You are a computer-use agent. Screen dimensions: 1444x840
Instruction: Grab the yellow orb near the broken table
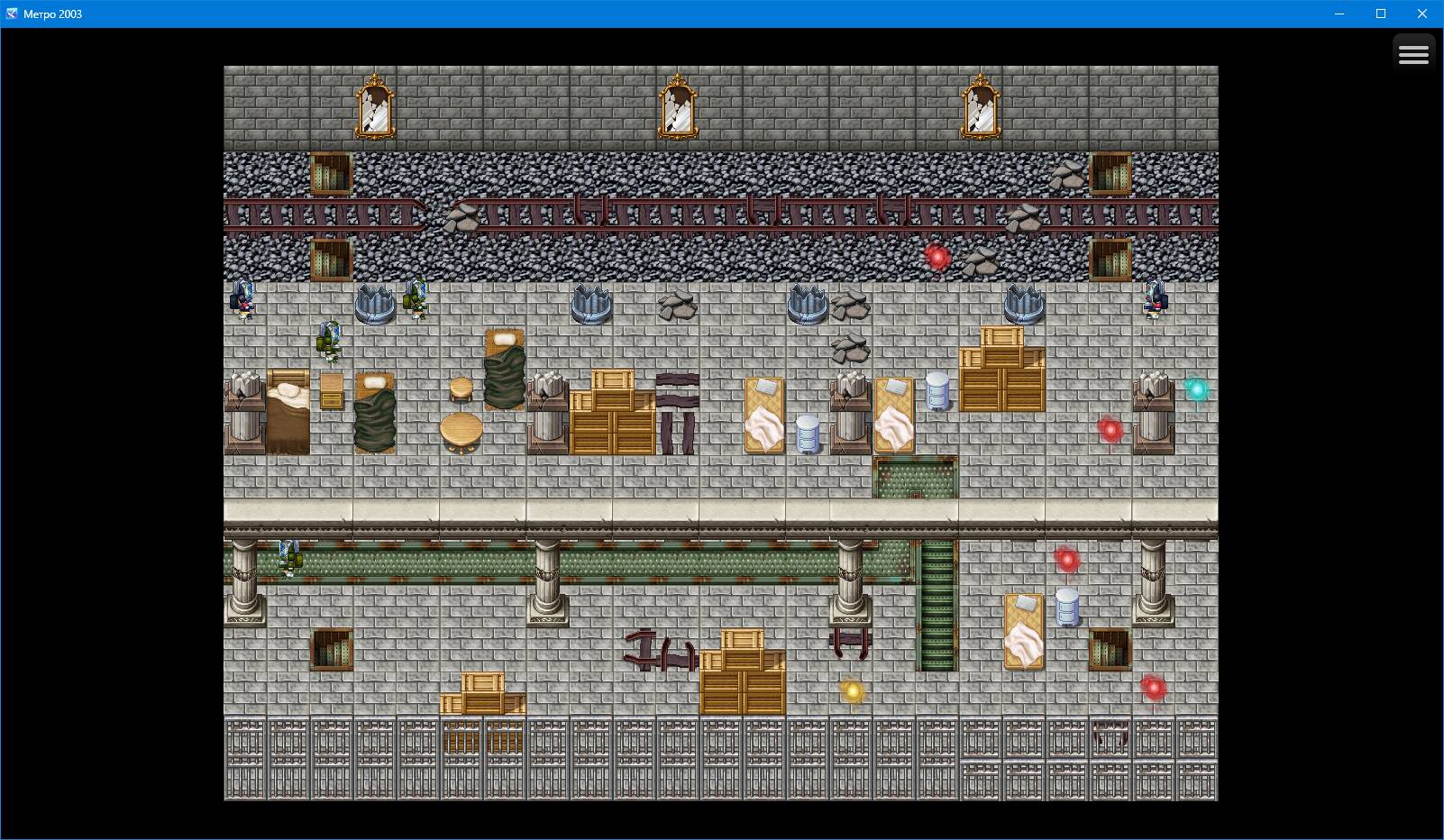click(x=851, y=689)
